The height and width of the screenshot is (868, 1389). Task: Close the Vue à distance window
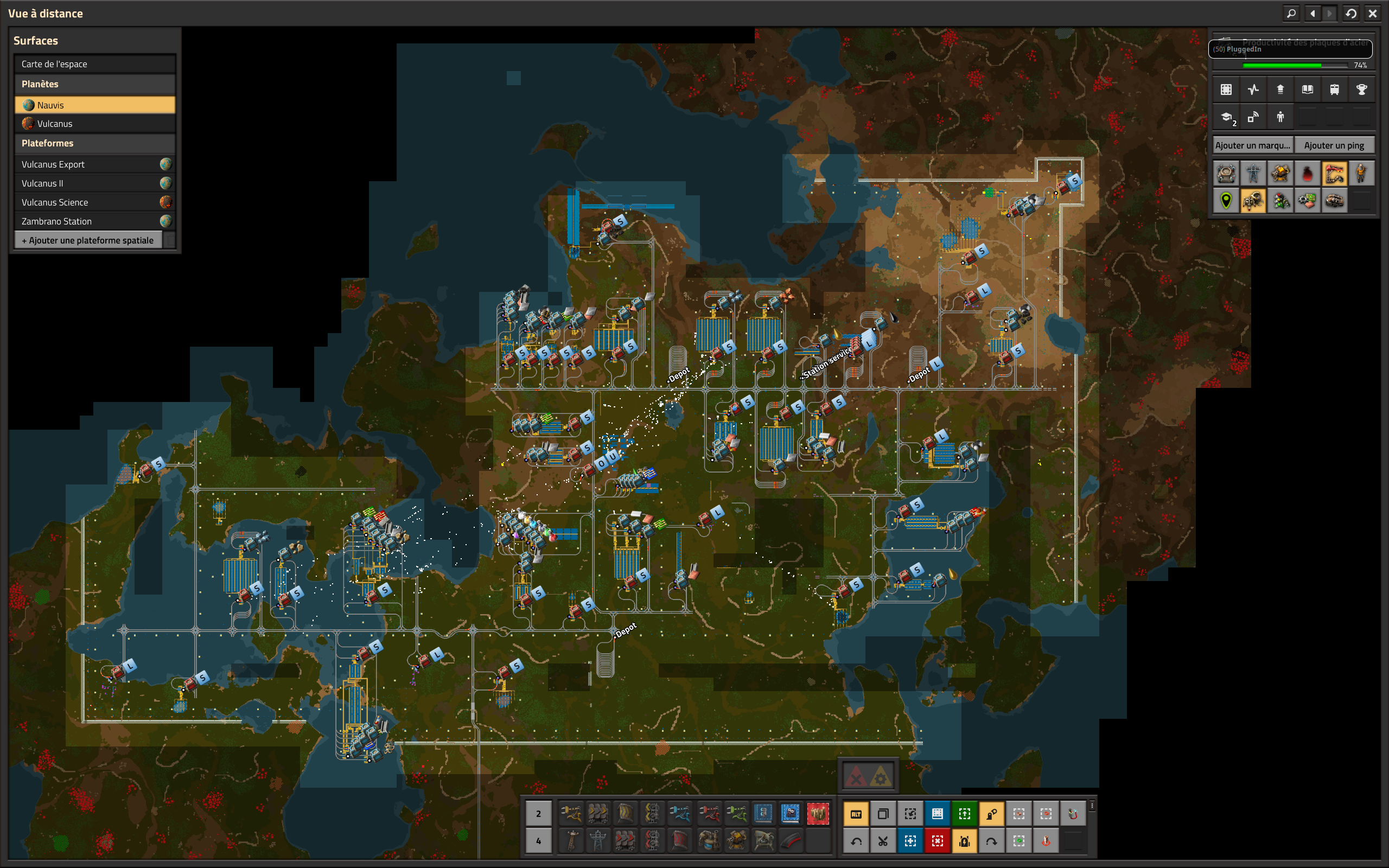1372,13
